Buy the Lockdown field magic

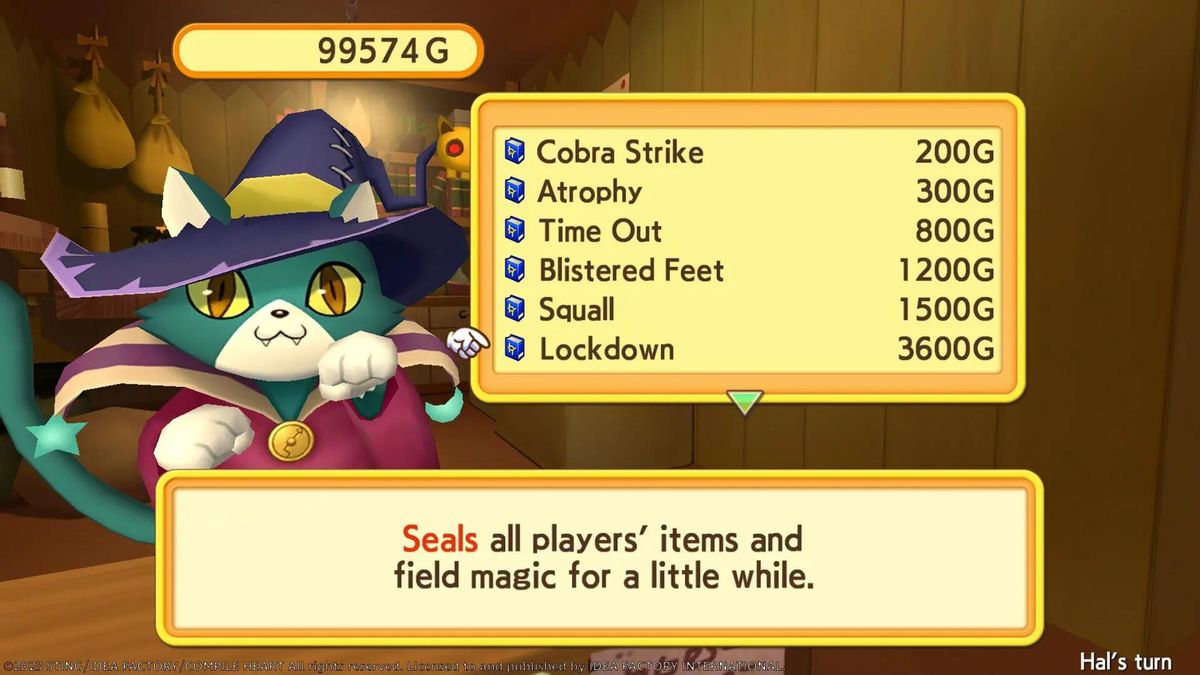(x=607, y=349)
